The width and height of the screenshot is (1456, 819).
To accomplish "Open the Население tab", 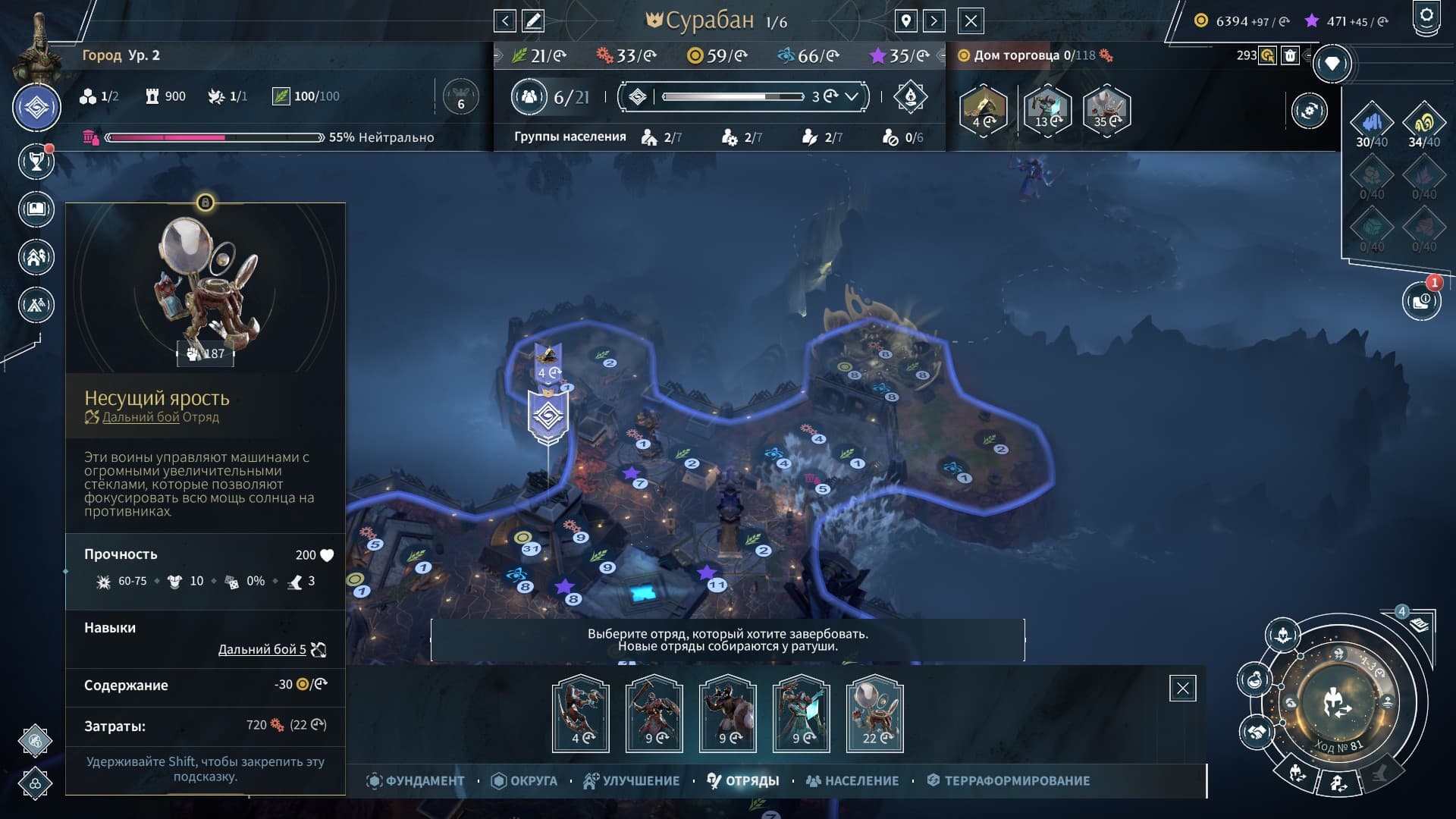I will (x=852, y=780).
